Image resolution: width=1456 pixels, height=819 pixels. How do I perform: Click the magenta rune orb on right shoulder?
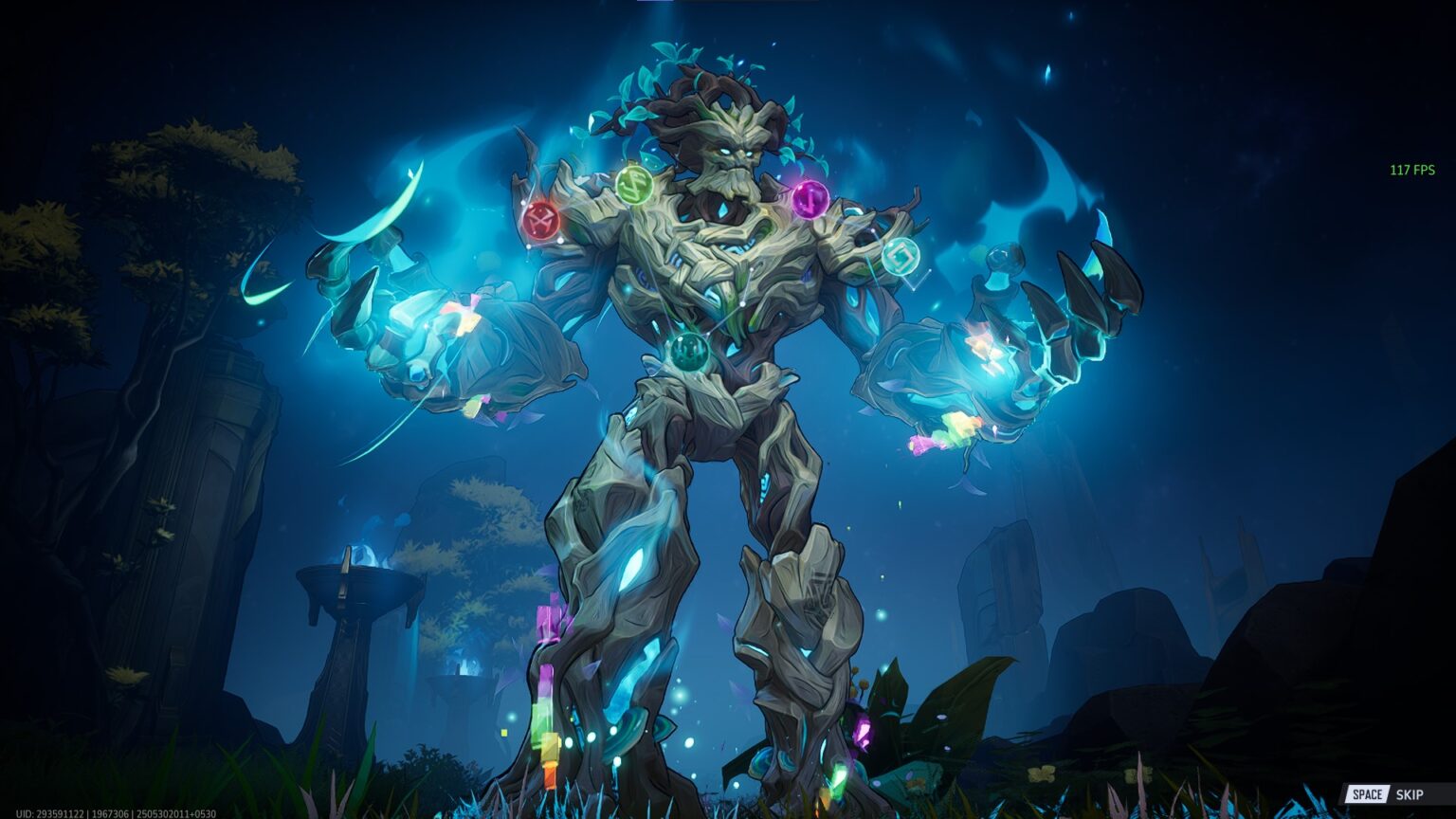click(x=809, y=202)
